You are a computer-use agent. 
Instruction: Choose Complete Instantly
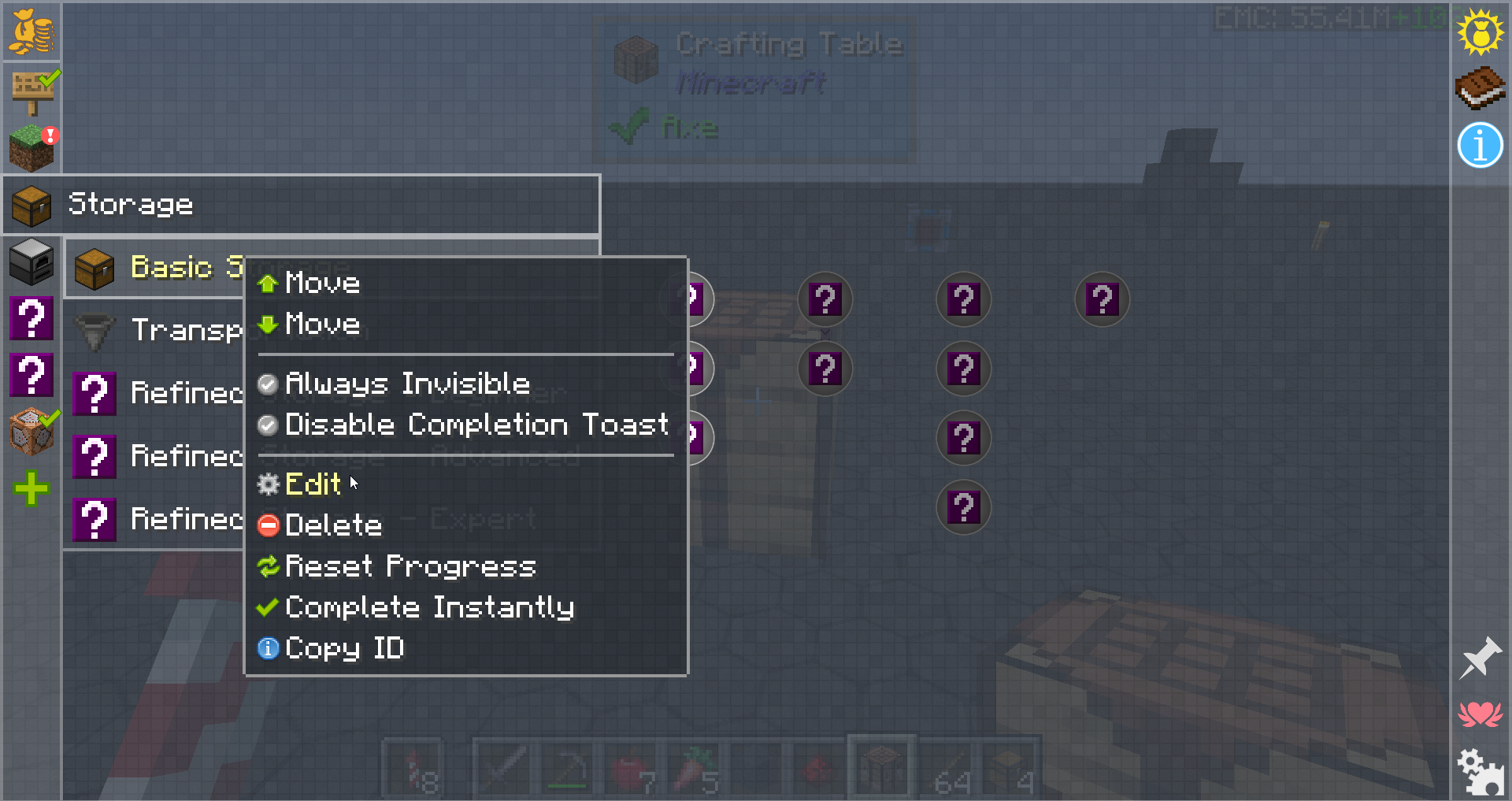click(x=429, y=607)
